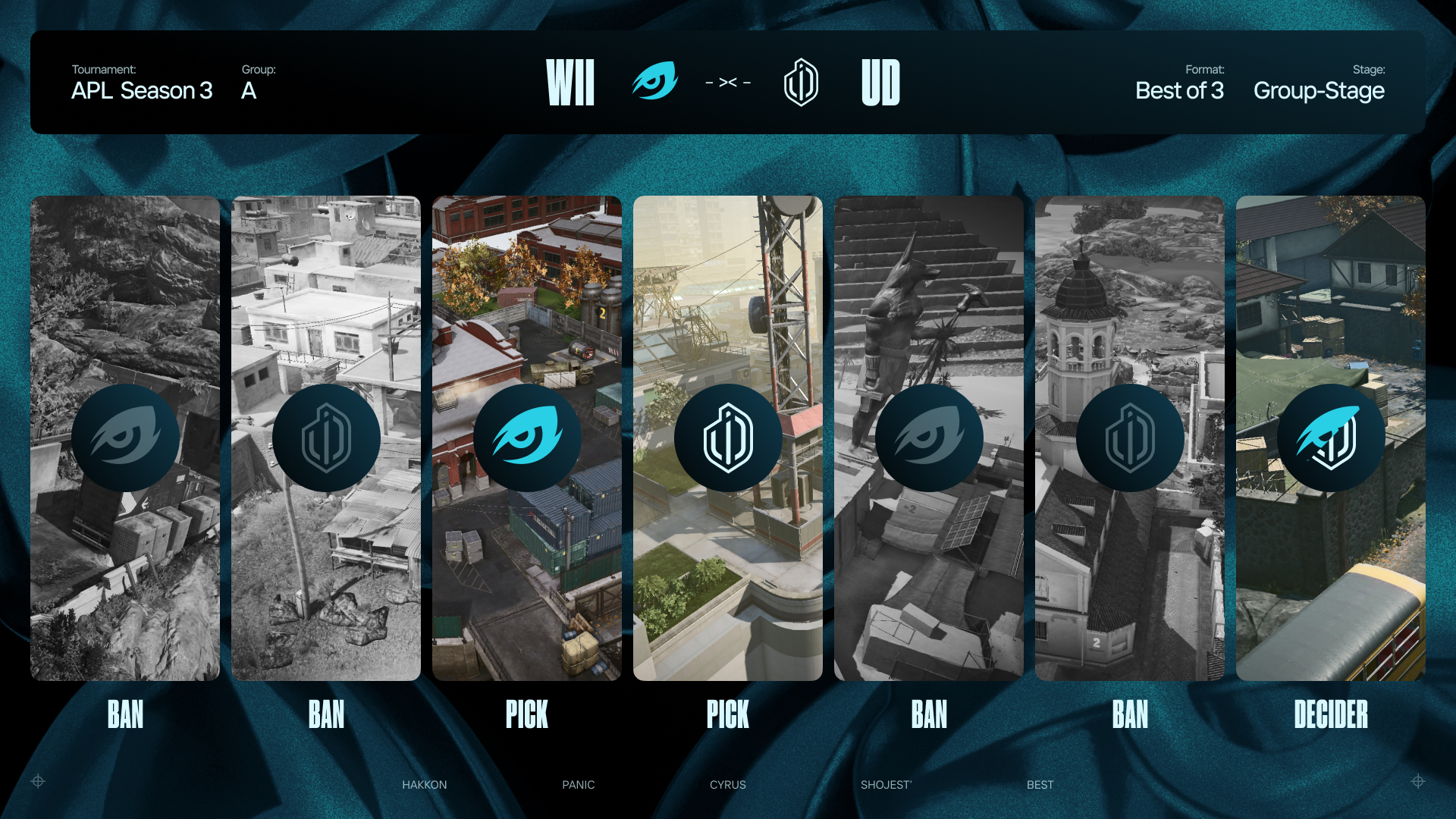Select the Decider map card

tap(1330, 438)
